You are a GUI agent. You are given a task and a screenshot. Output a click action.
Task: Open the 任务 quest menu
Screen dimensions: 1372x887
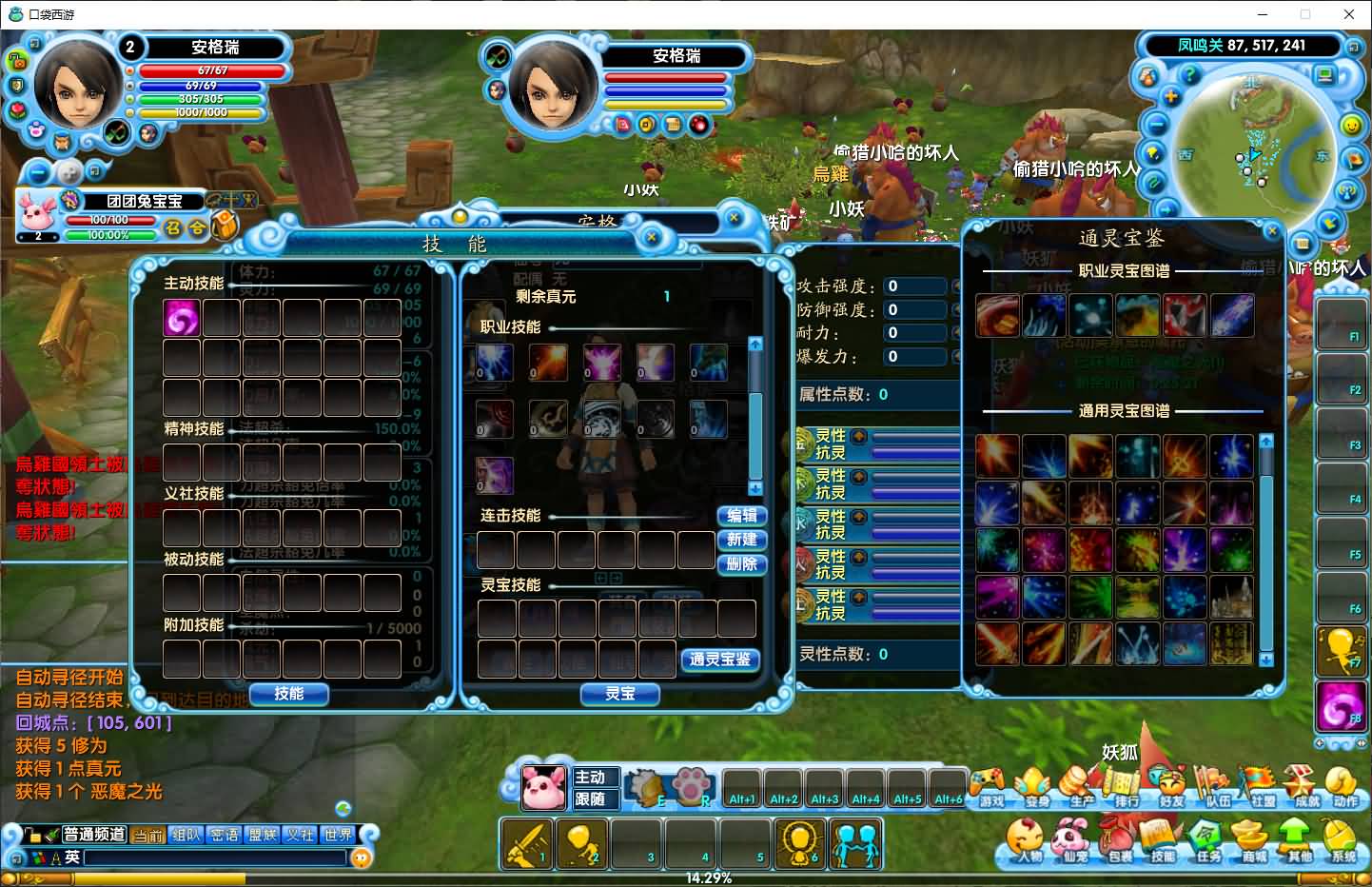tap(1208, 842)
